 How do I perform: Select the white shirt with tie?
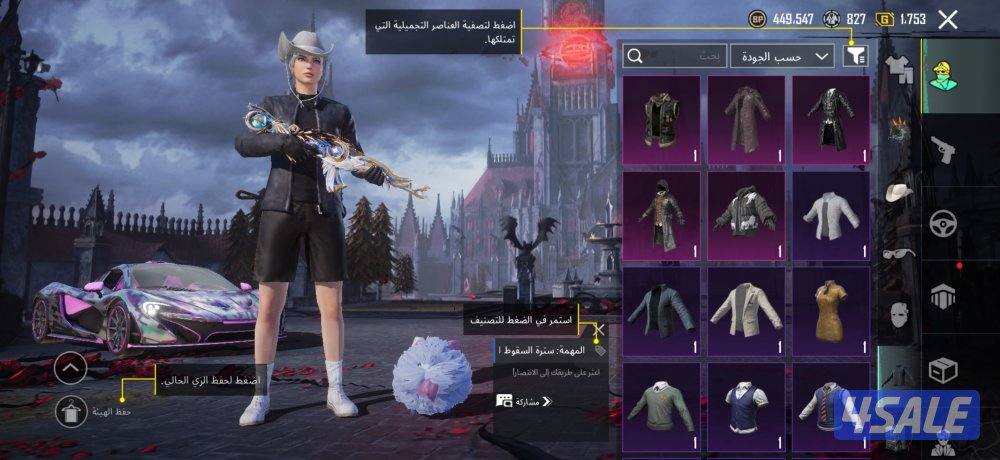830,215
